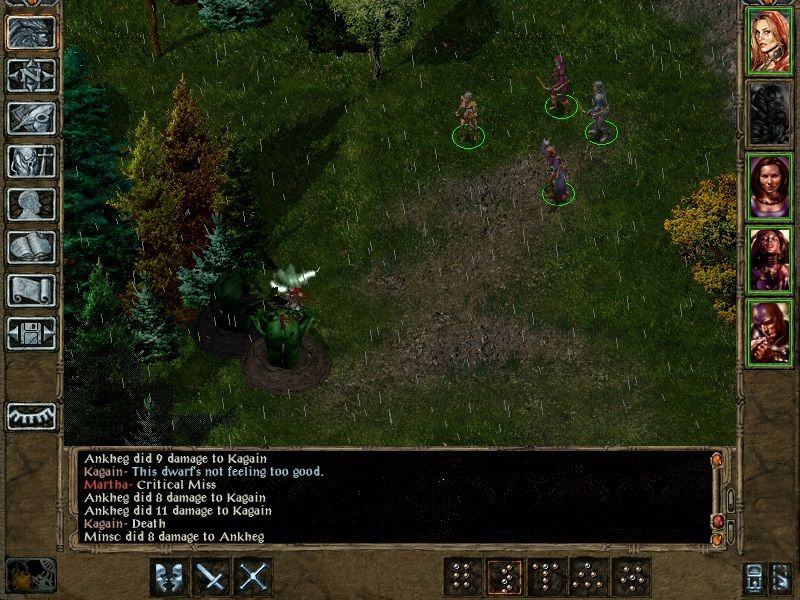Select the single sword attack action

[212, 577]
